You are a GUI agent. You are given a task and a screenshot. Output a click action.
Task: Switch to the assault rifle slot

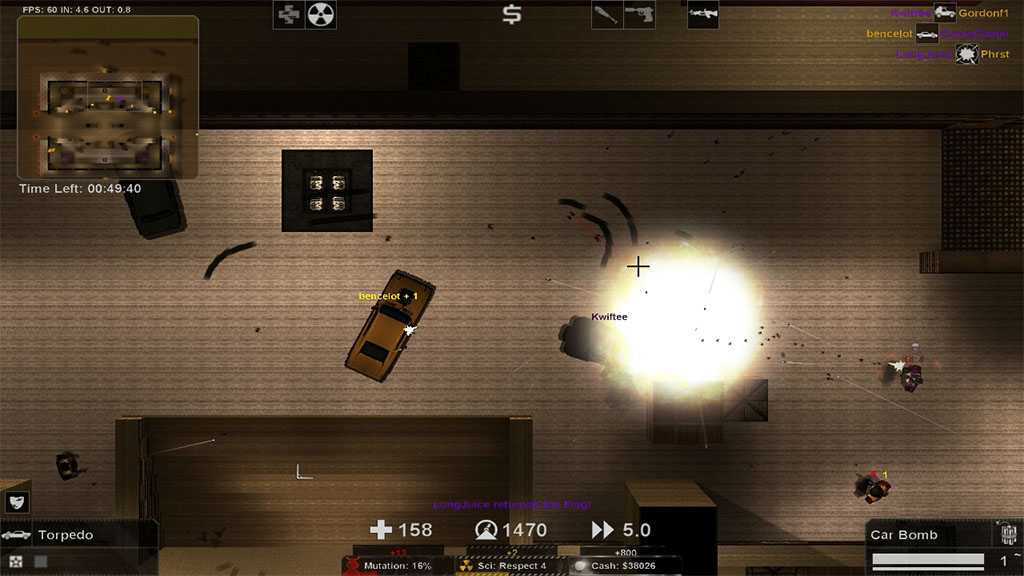click(703, 15)
